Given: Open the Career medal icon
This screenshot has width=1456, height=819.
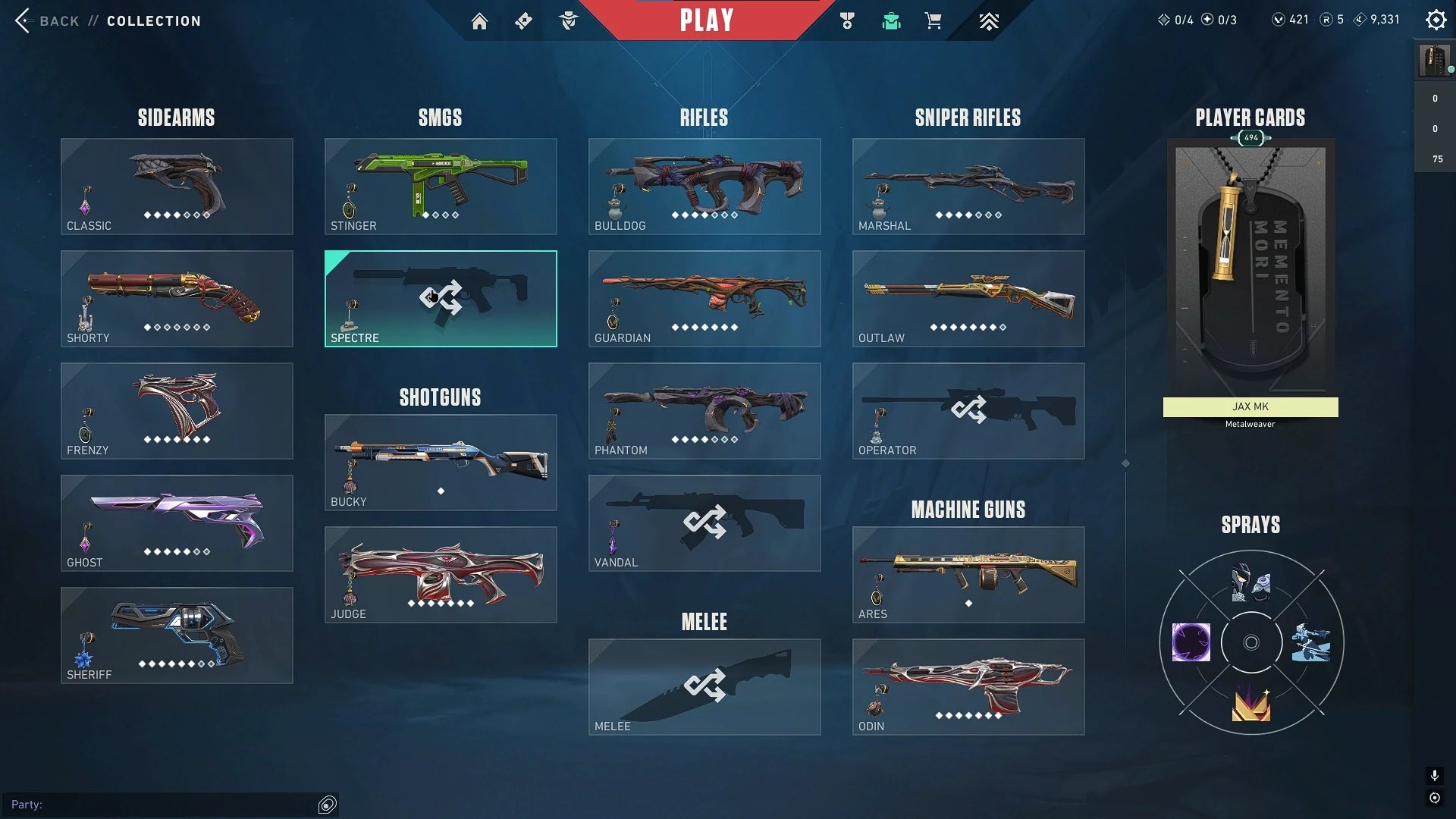Looking at the screenshot, I should point(847,20).
